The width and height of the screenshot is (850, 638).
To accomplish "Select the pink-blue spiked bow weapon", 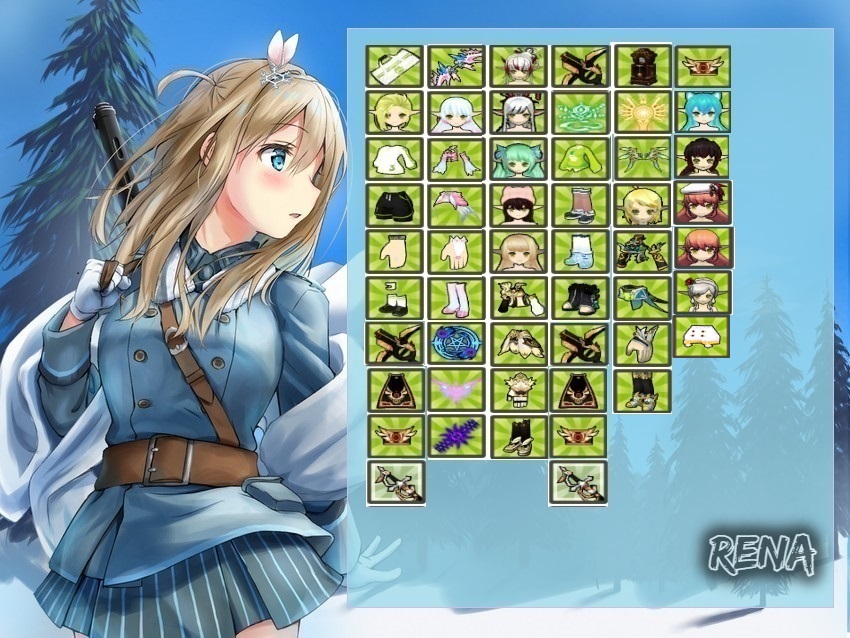I will [457, 66].
